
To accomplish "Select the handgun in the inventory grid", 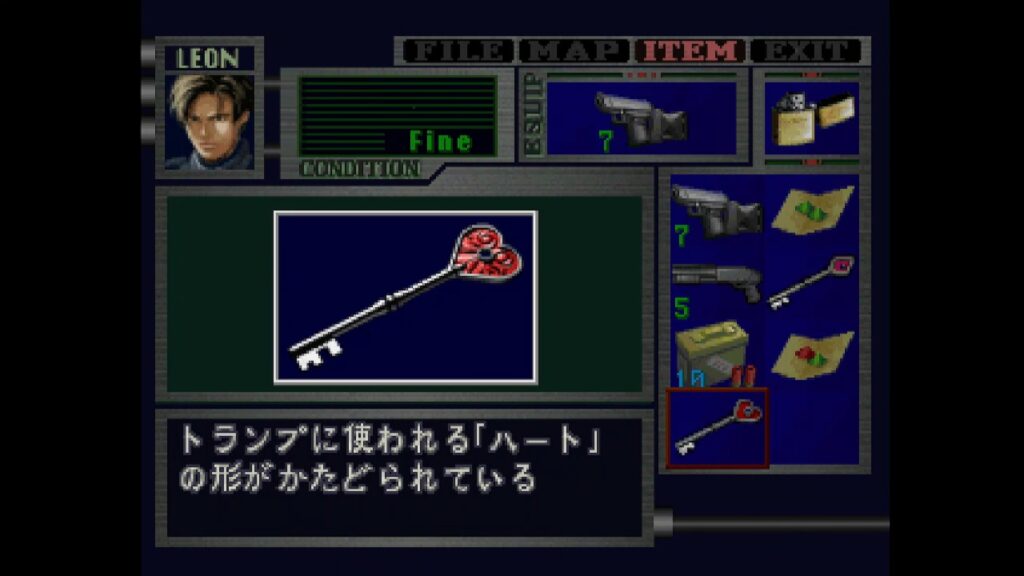I will (715, 212).
